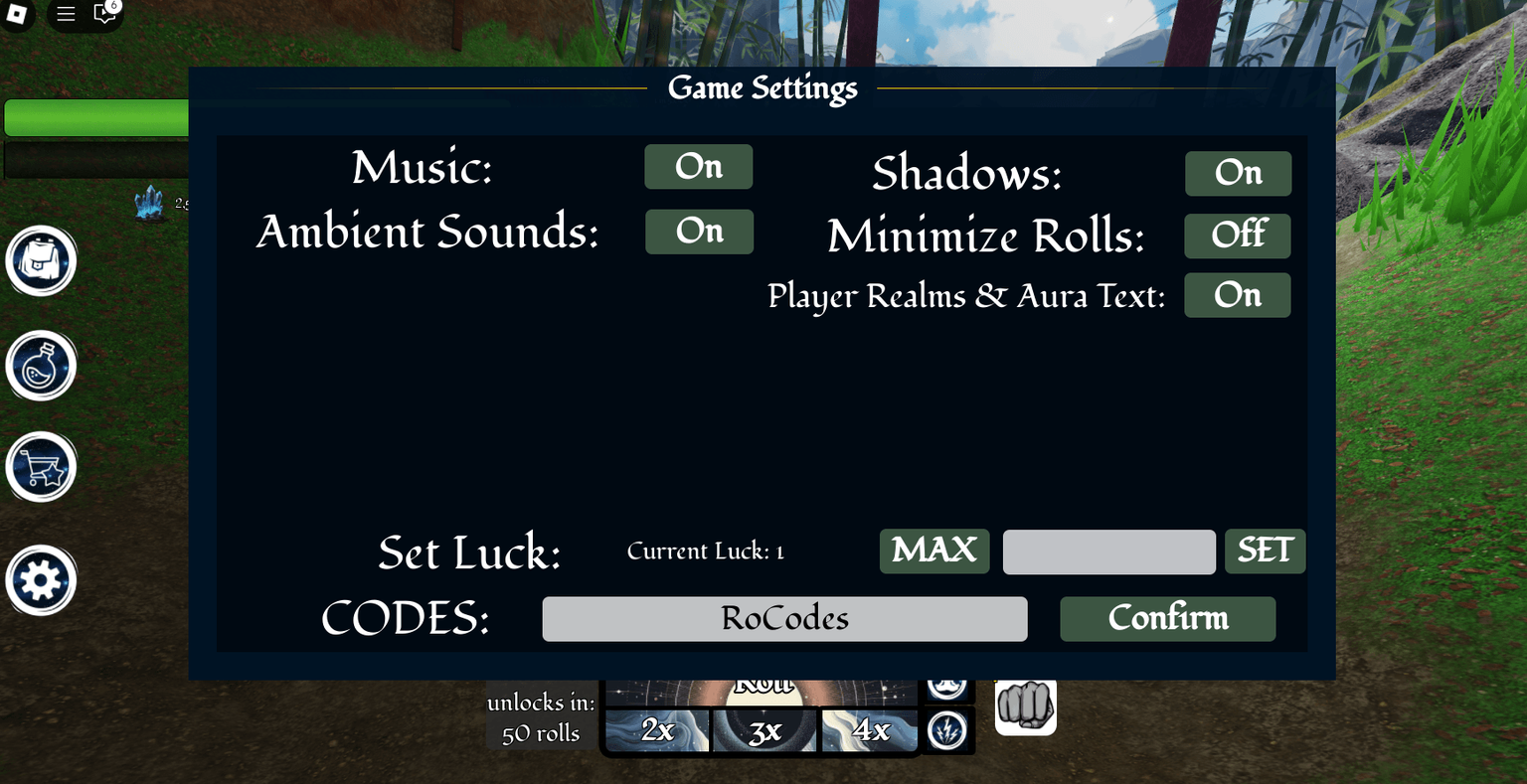Open the backpack inventory icon
This screenshot has width=1527, height=784.
41,260
